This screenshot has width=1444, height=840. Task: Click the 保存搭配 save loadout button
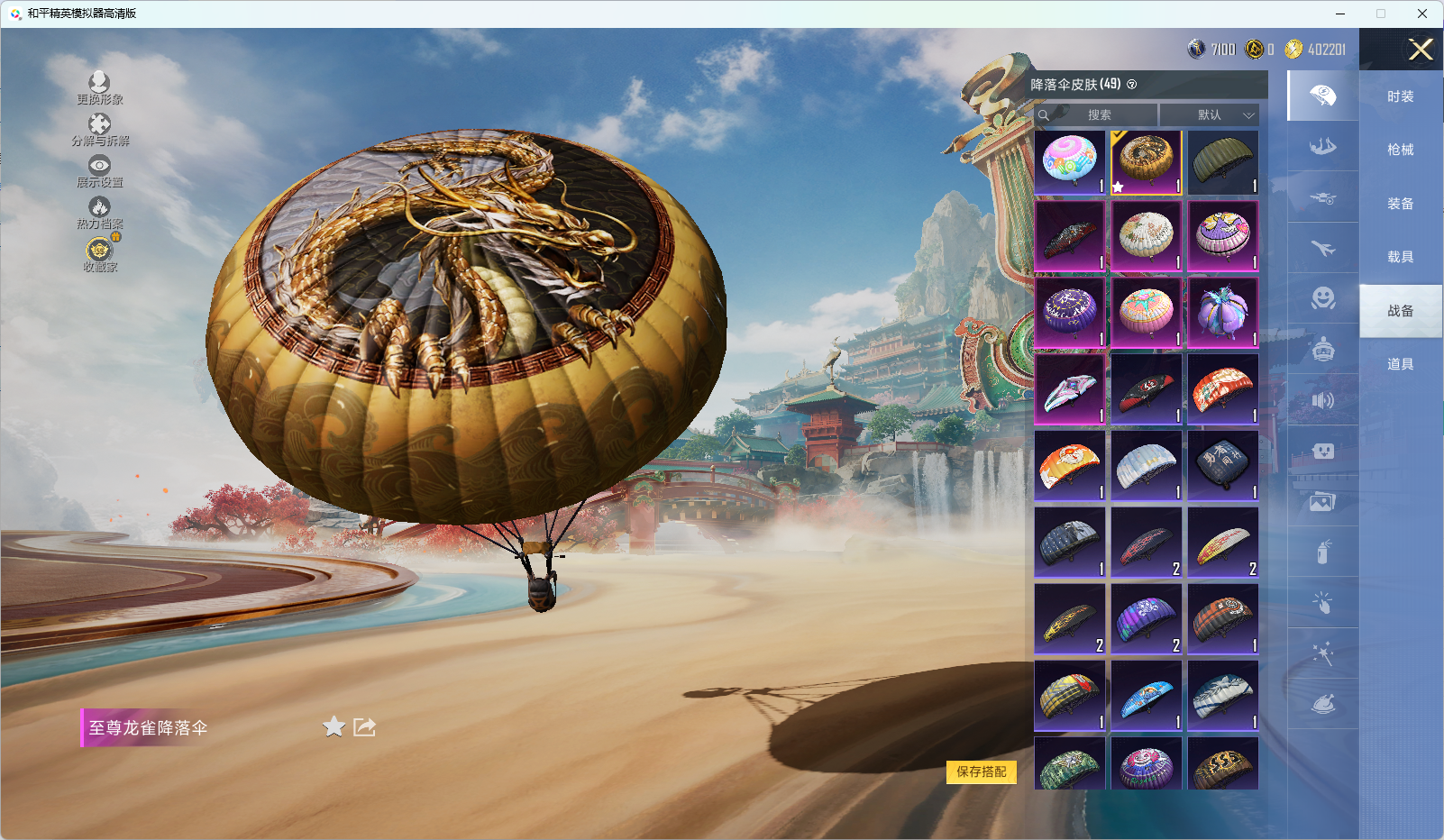[981, 772]
